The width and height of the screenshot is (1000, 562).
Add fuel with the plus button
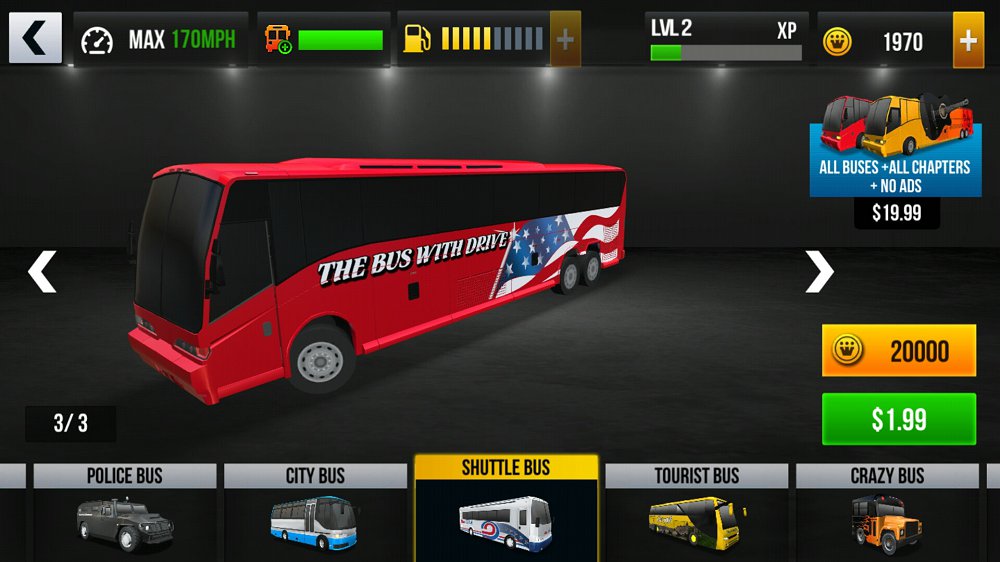pos(565,39)
